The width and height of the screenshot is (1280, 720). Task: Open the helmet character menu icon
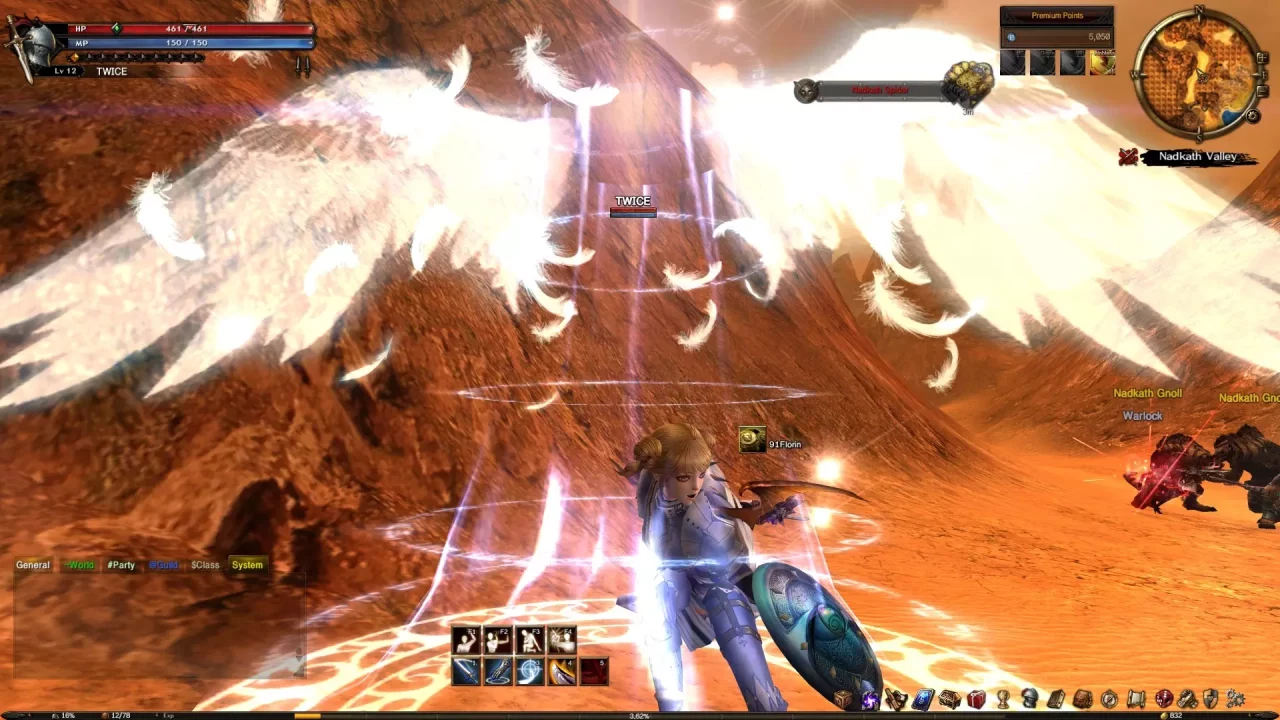1029,699
